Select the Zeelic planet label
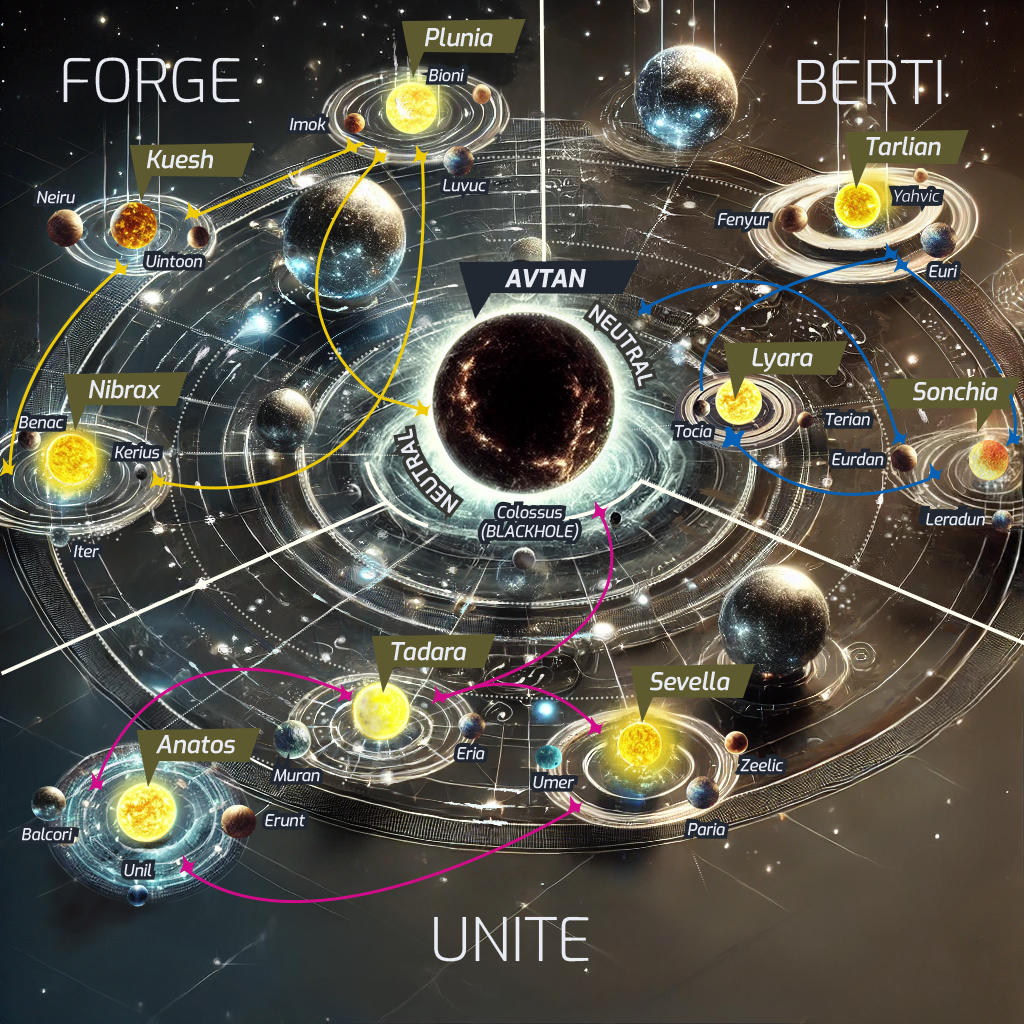This screenshot has width=1024, height=1024. click(761, 765)
